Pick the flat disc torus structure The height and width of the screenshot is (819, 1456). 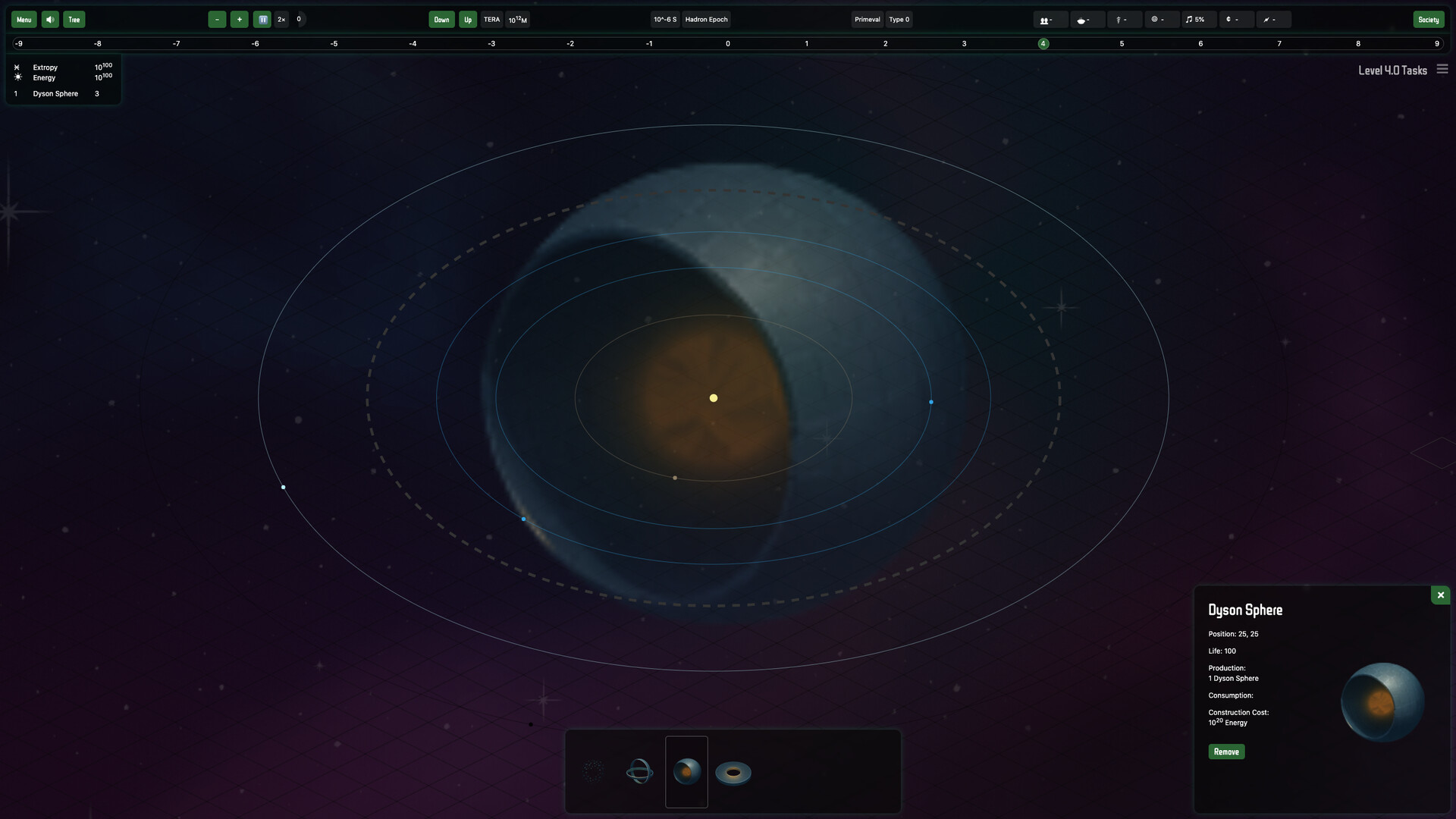[733, 773]
